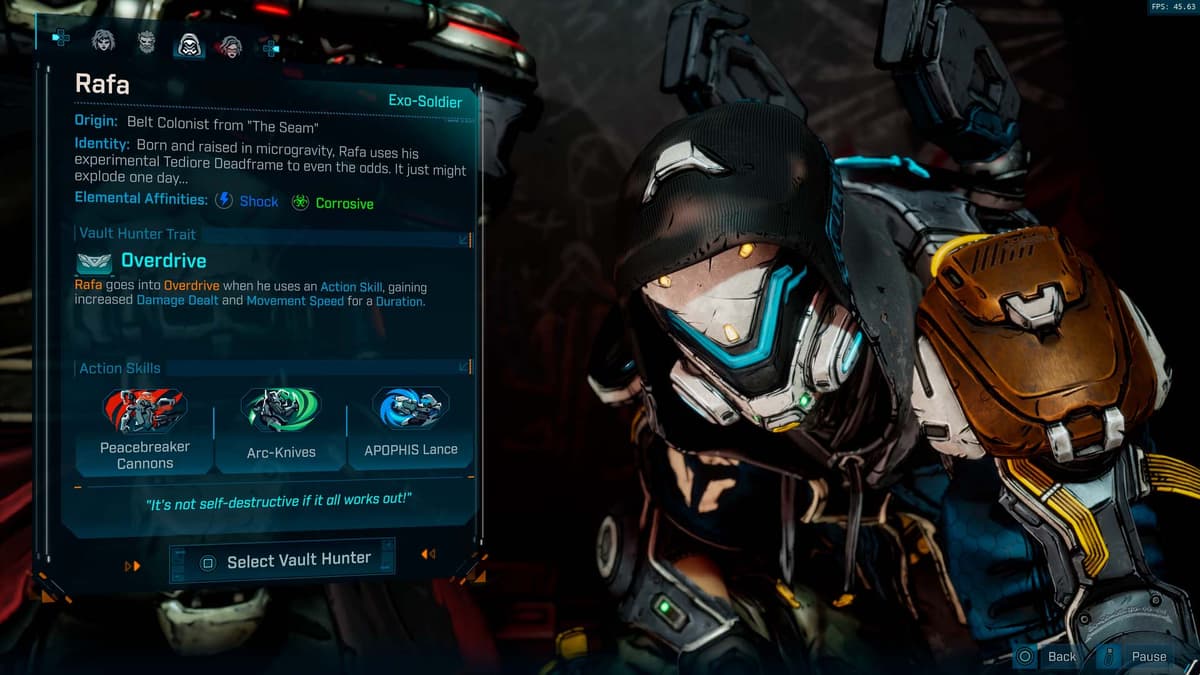Choose the bearded man character tab
This screenshot has height=675, width=1200.
(x=146, y=42)
